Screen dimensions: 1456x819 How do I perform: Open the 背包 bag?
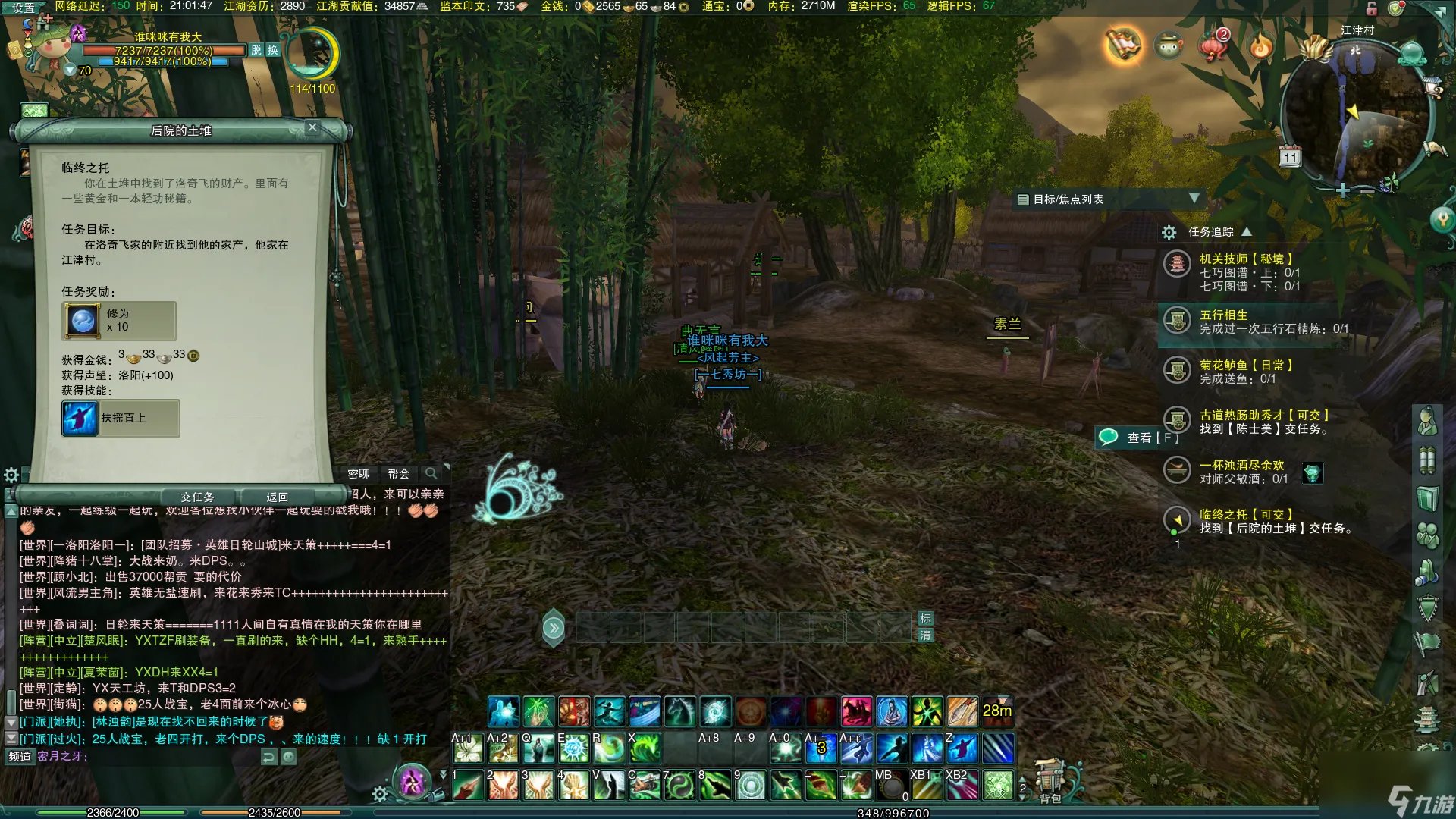point(1050,780)
